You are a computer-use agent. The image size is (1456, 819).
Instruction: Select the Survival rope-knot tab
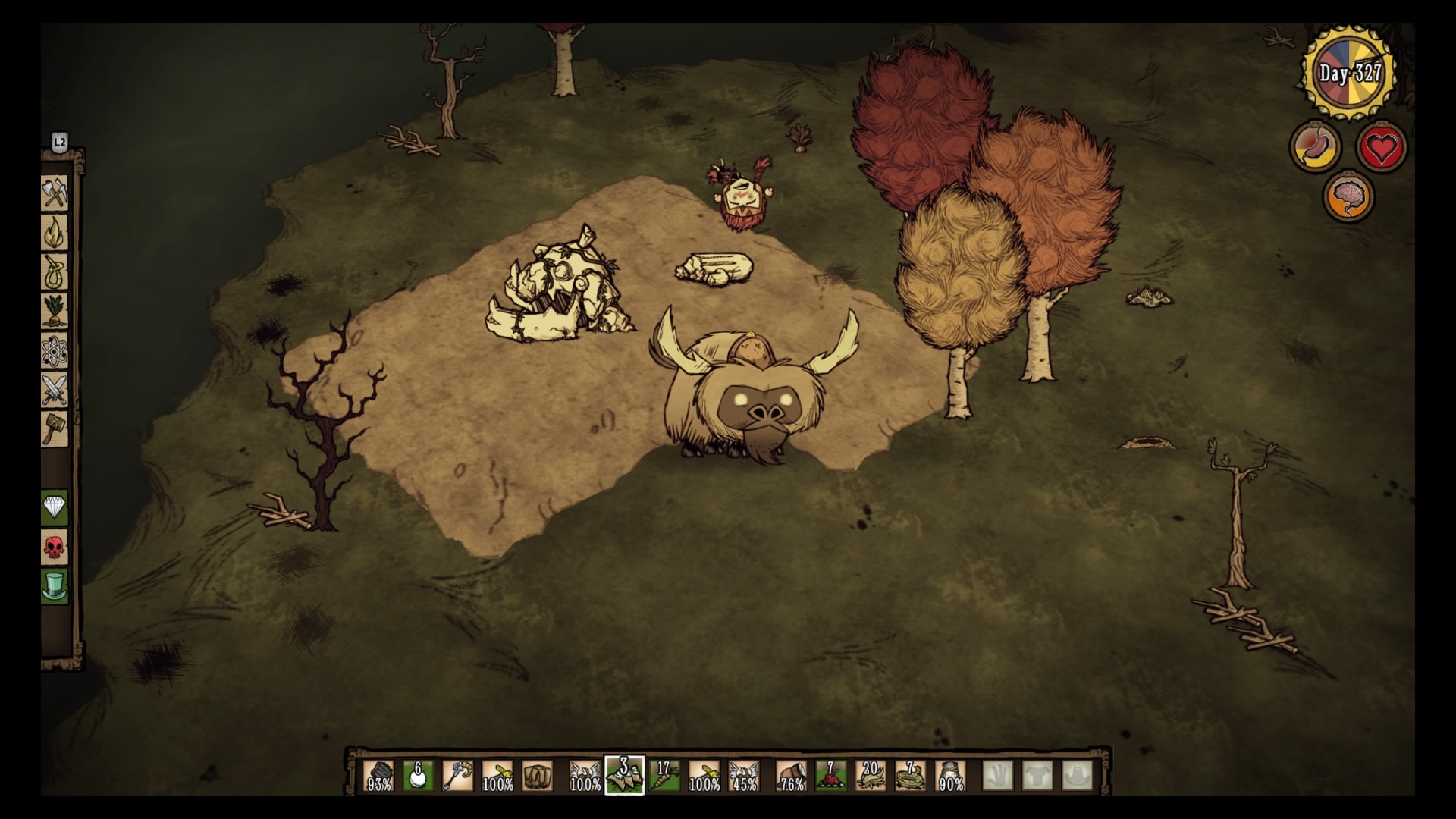(x=55, y=272)
